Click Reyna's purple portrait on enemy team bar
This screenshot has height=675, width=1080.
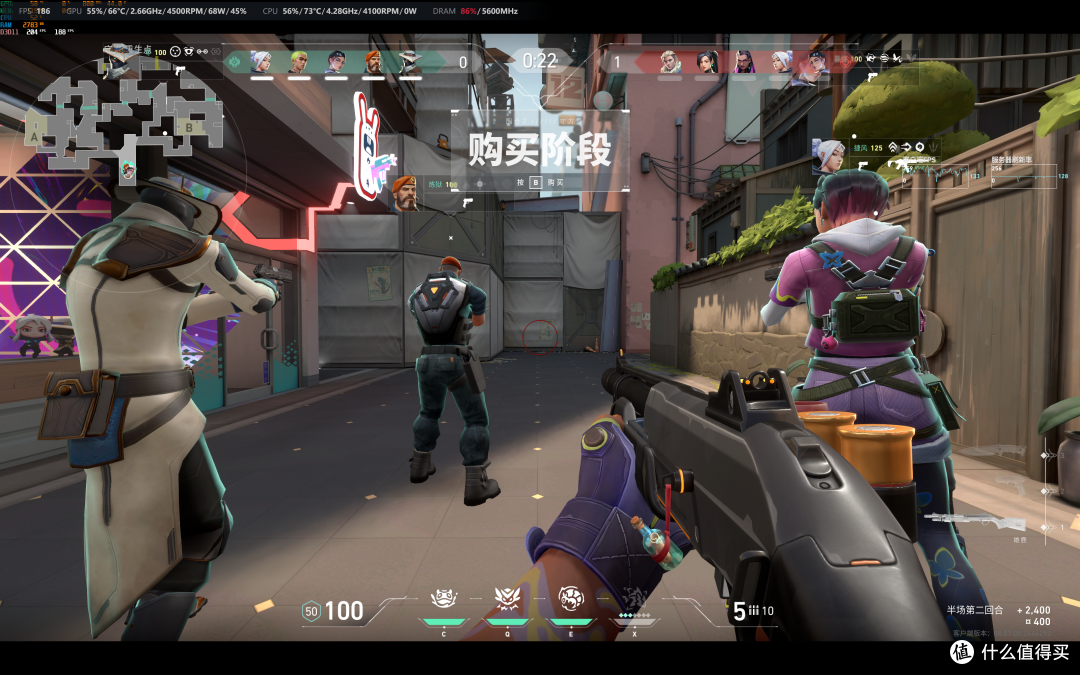(x=744, y=62)
